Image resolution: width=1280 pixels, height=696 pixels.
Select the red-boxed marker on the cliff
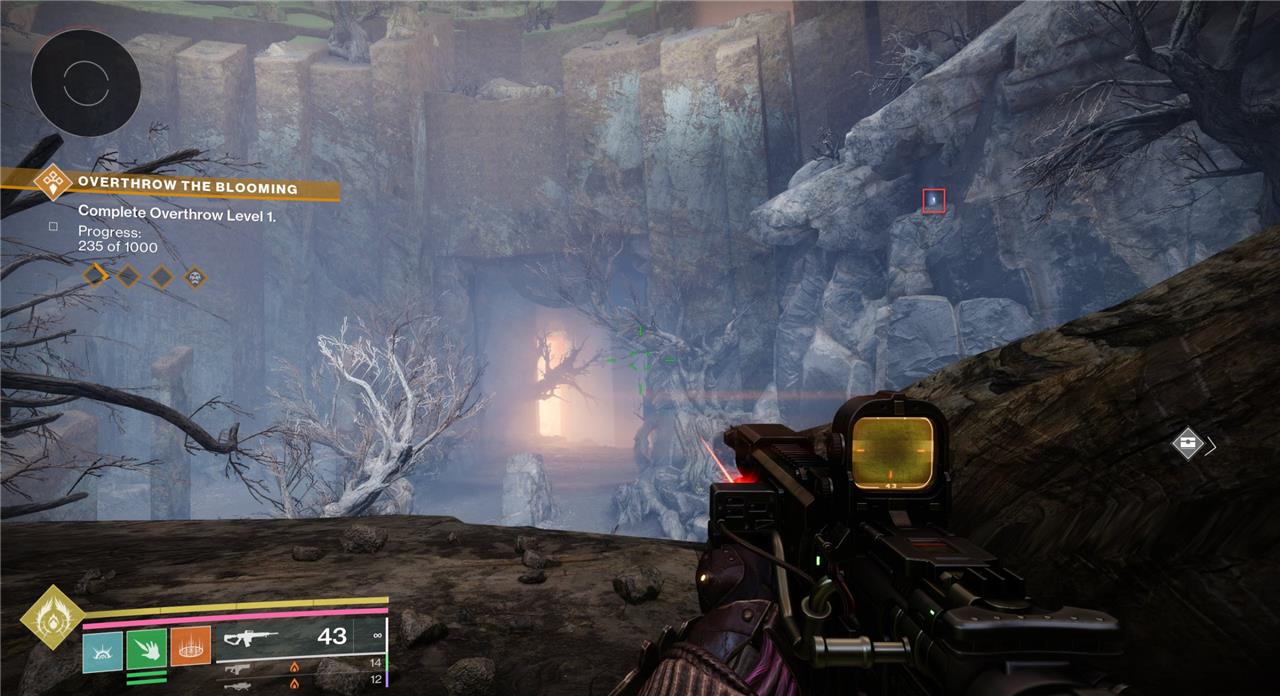tap(933, 200)
